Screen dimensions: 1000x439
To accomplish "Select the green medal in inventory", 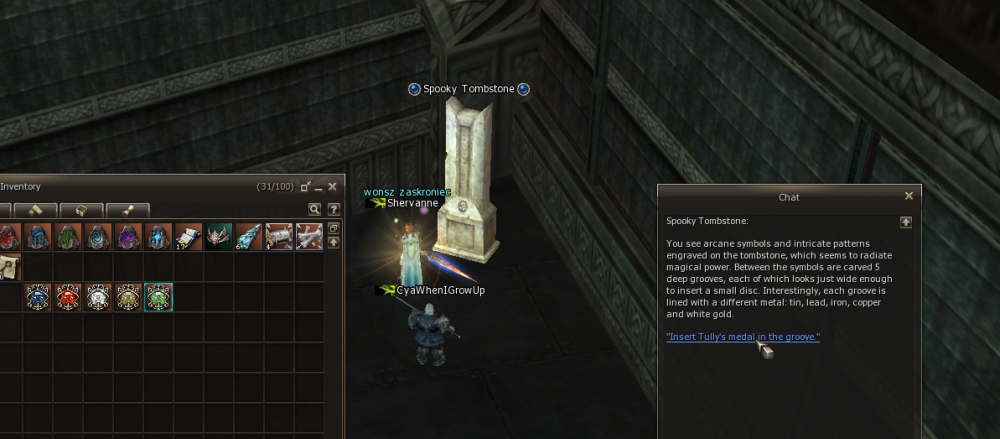I will 158,297.
